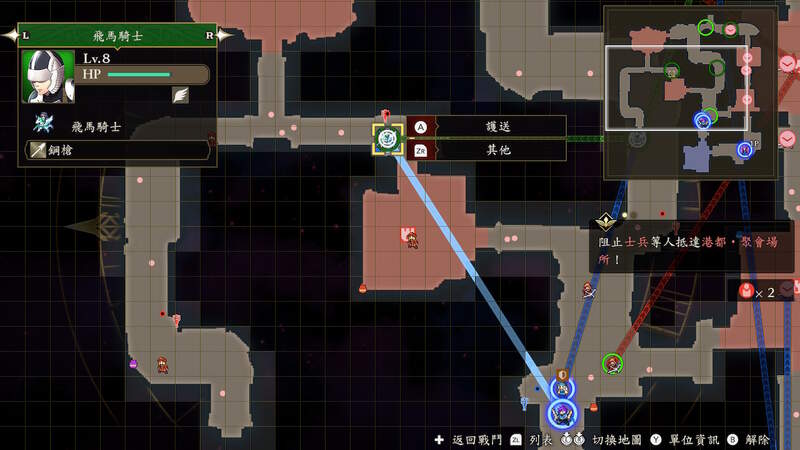
Task: Select the 鋼槍 weapon row
Action: [x=116, y=149]
